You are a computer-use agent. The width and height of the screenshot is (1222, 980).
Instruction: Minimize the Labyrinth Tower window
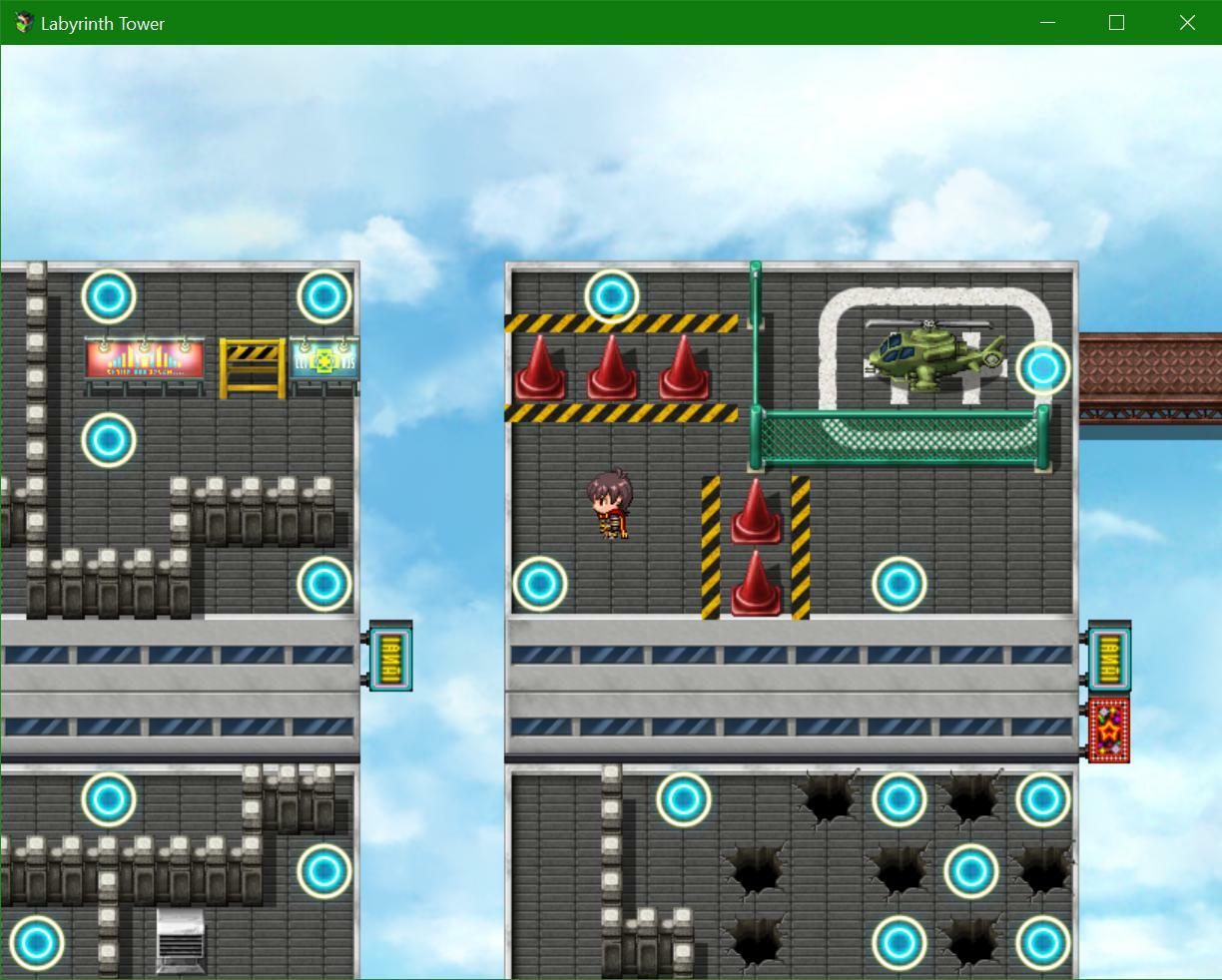coord(1047,22)
